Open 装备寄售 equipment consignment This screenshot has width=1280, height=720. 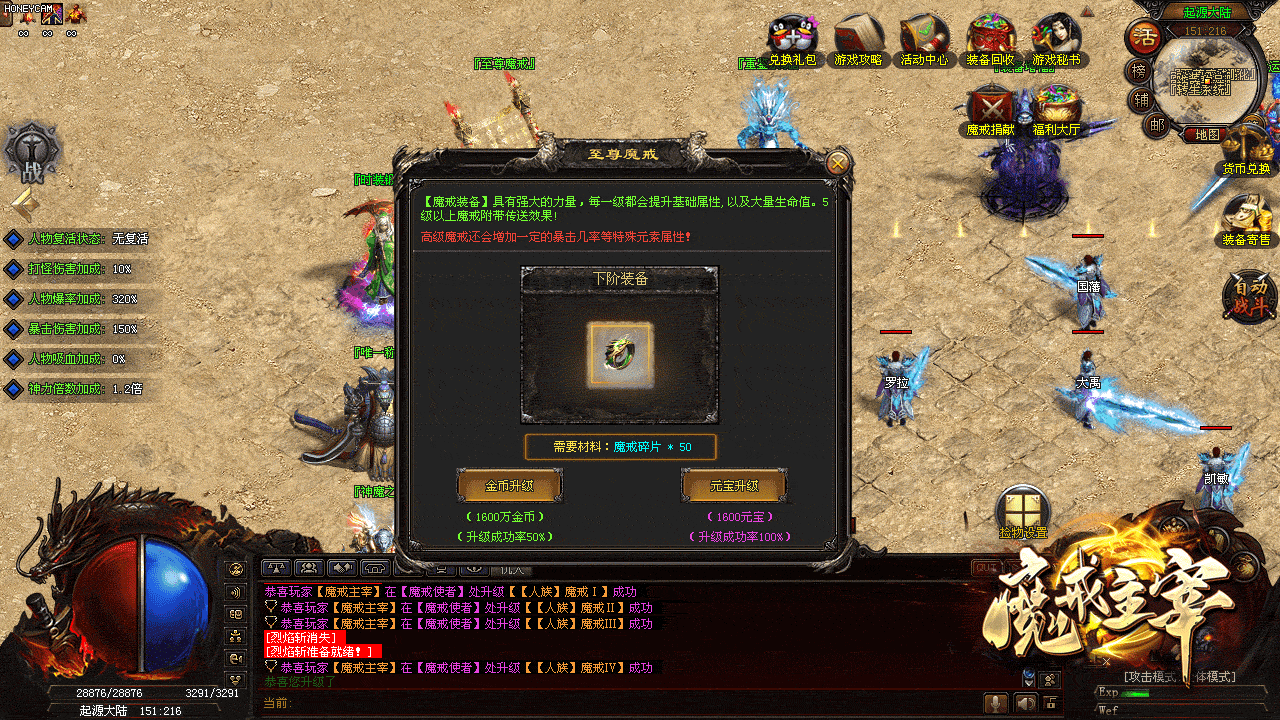coord(1247,218)
